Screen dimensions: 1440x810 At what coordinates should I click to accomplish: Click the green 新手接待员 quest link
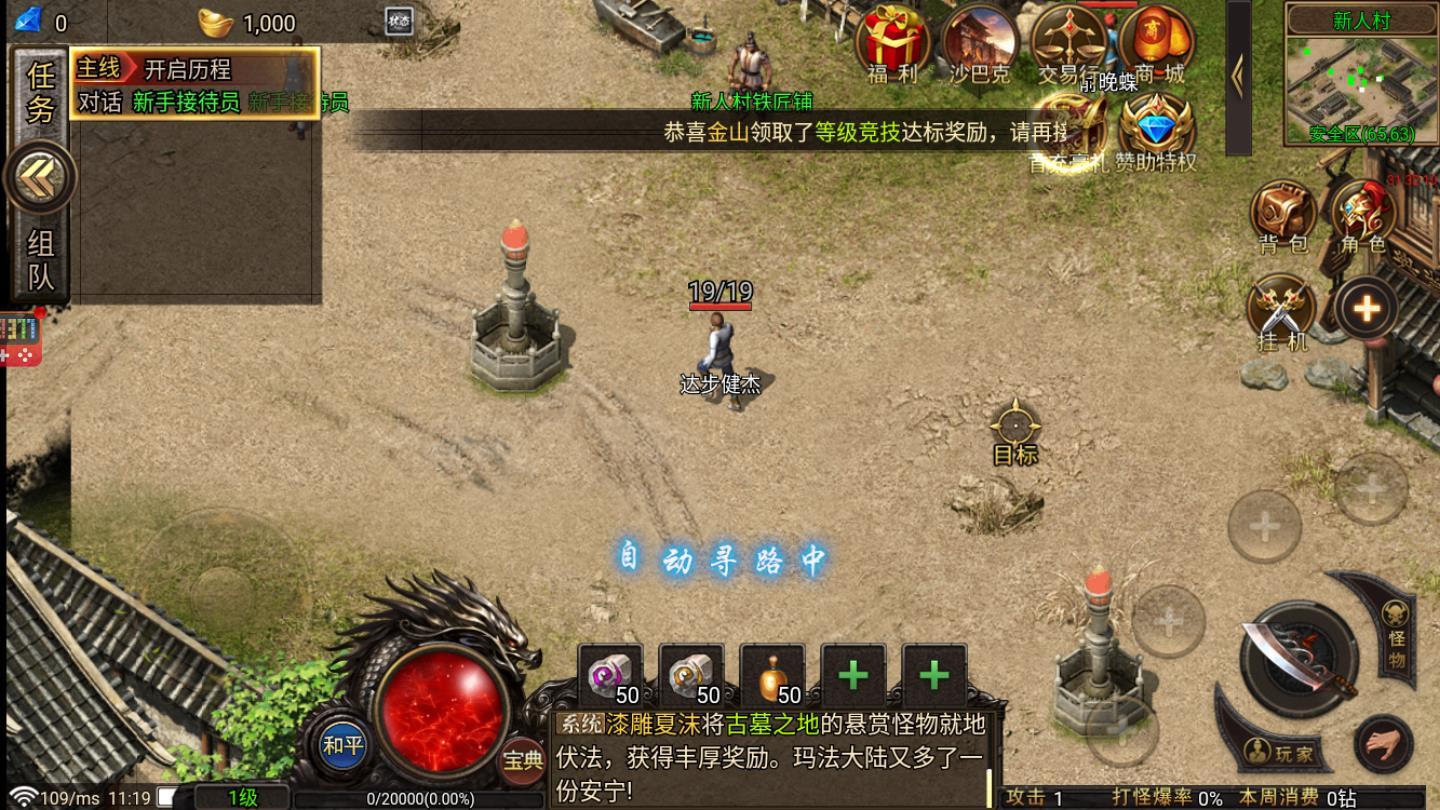(x=185, y=104)
